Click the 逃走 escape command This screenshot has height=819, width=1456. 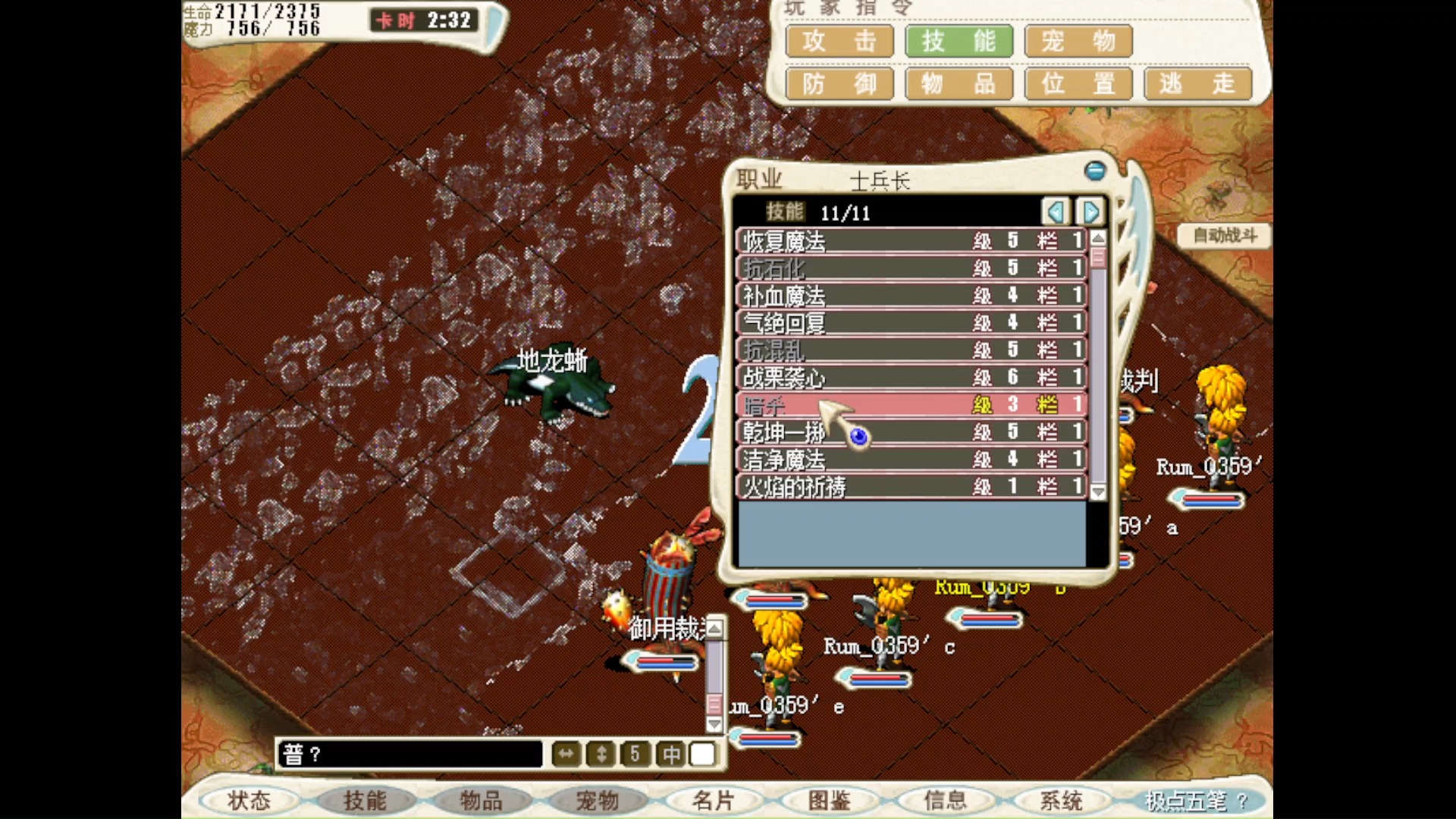[1197, 83]
